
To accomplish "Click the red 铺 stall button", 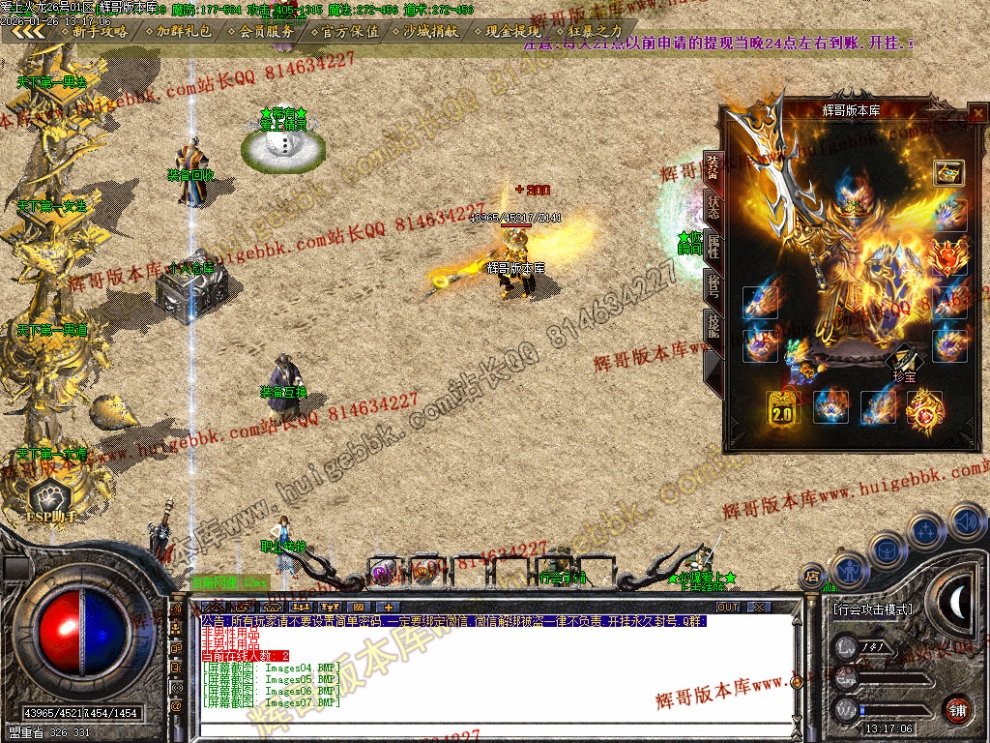I will (x=958, y=709).
